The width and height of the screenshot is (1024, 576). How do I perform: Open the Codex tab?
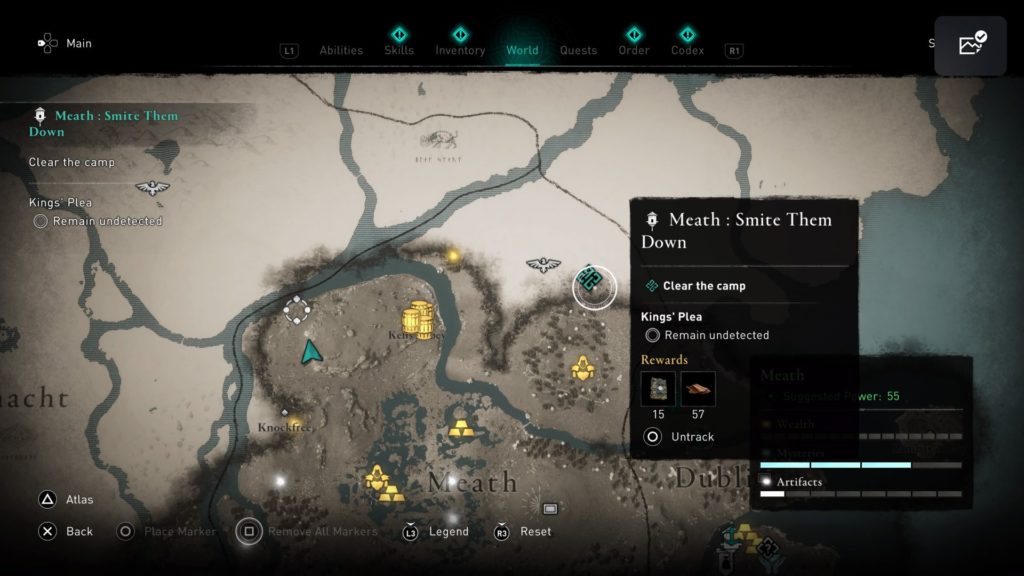687,50
